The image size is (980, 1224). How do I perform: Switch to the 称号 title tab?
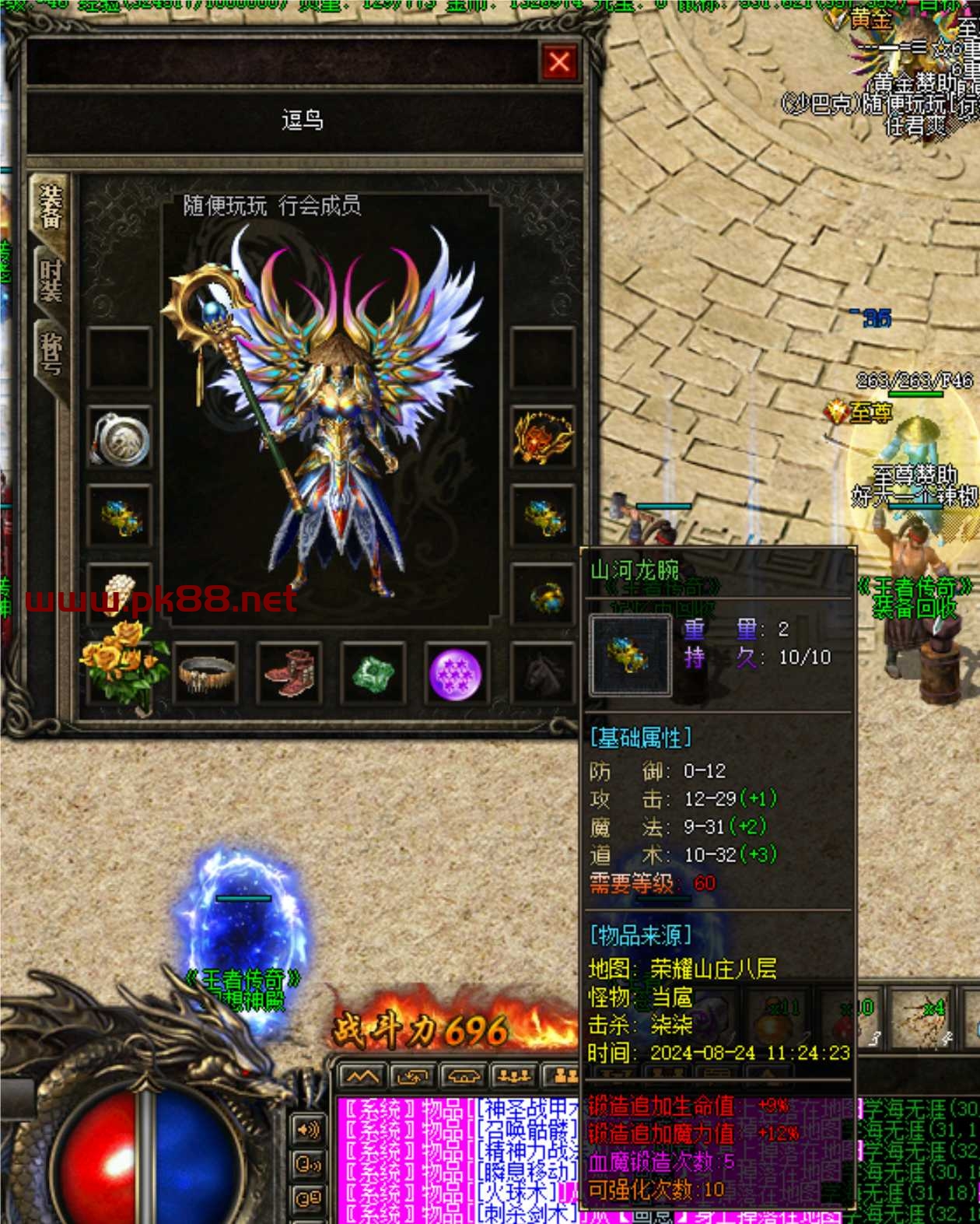click(x=51, y=354)
